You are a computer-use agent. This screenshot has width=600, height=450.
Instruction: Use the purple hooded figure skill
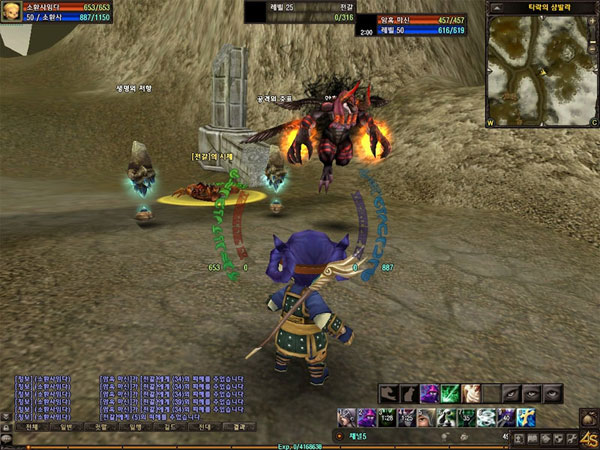point(429,393)
